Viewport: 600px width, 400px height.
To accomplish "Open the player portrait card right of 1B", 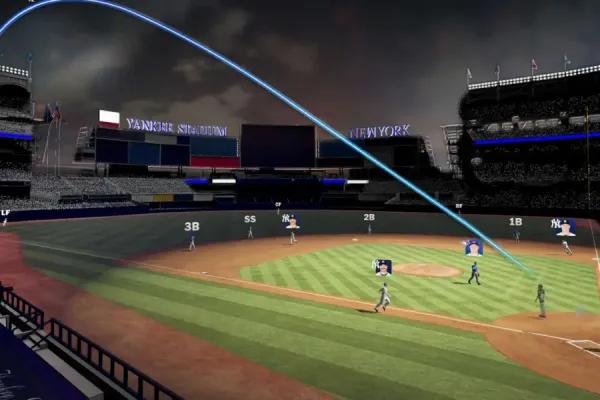I will tap(565, 227).
